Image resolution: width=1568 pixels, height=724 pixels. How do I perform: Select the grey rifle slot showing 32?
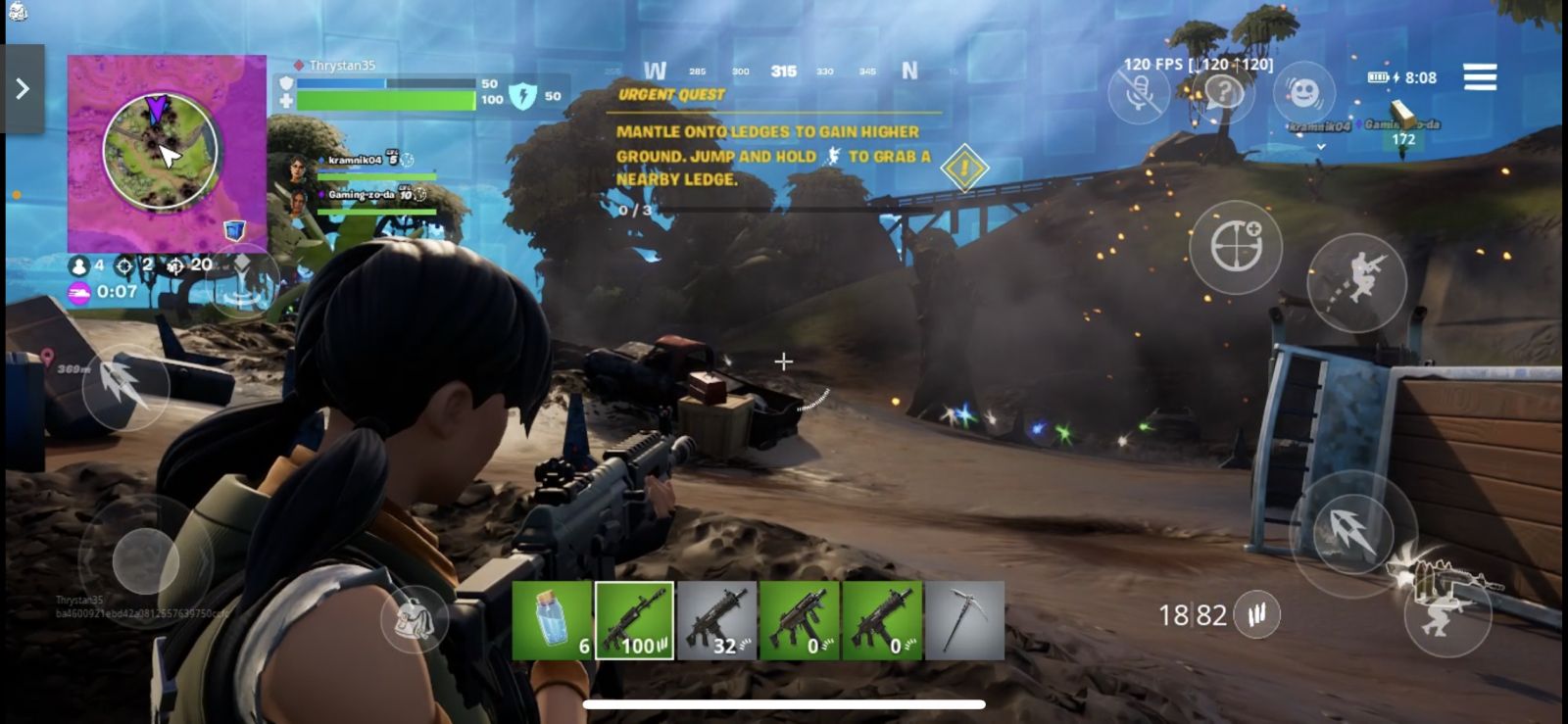pyautogui.click(x=716, y=620)
